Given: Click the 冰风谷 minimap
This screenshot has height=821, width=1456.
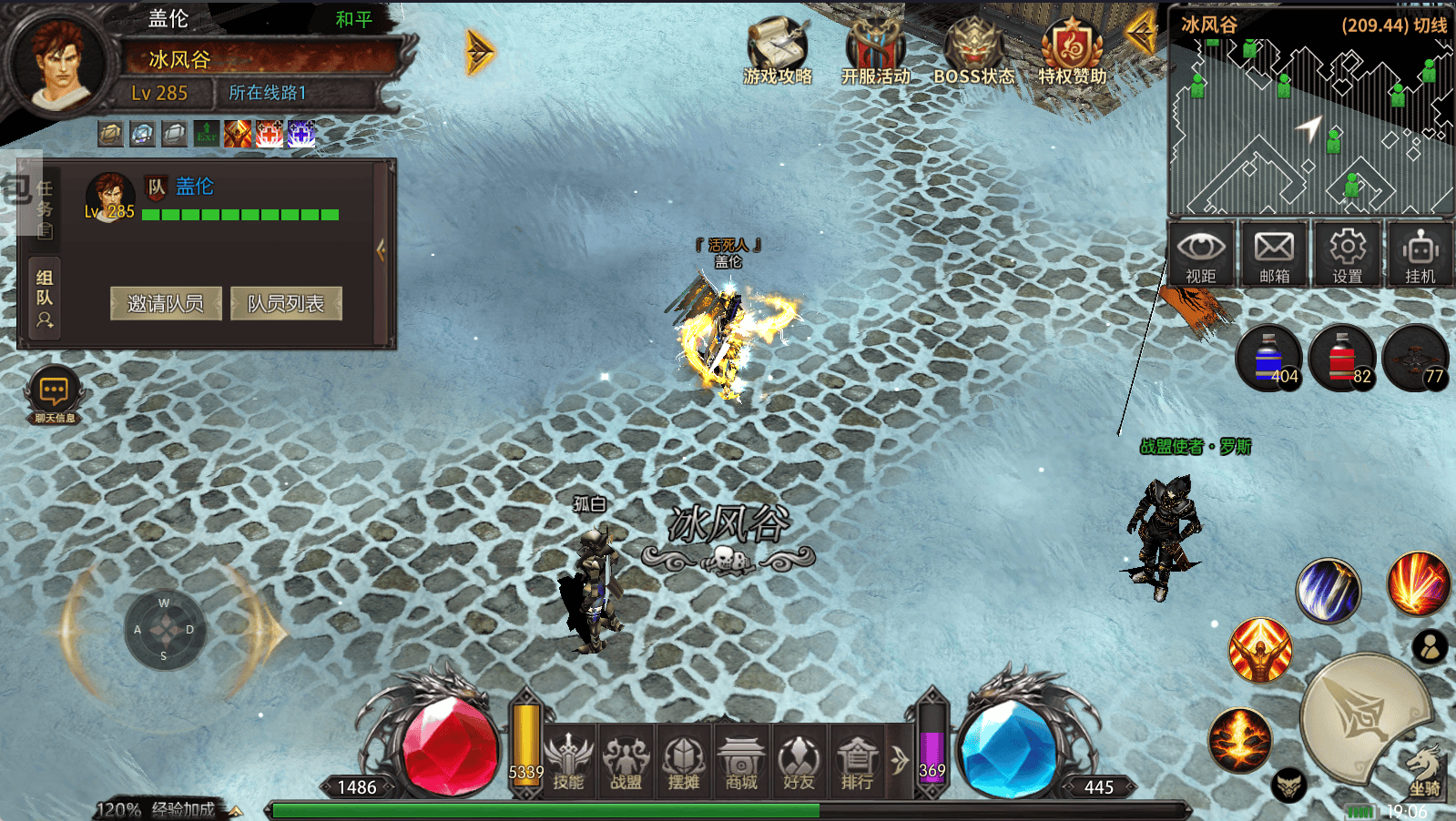Looking at the screenshot, I should (1310, 127).
